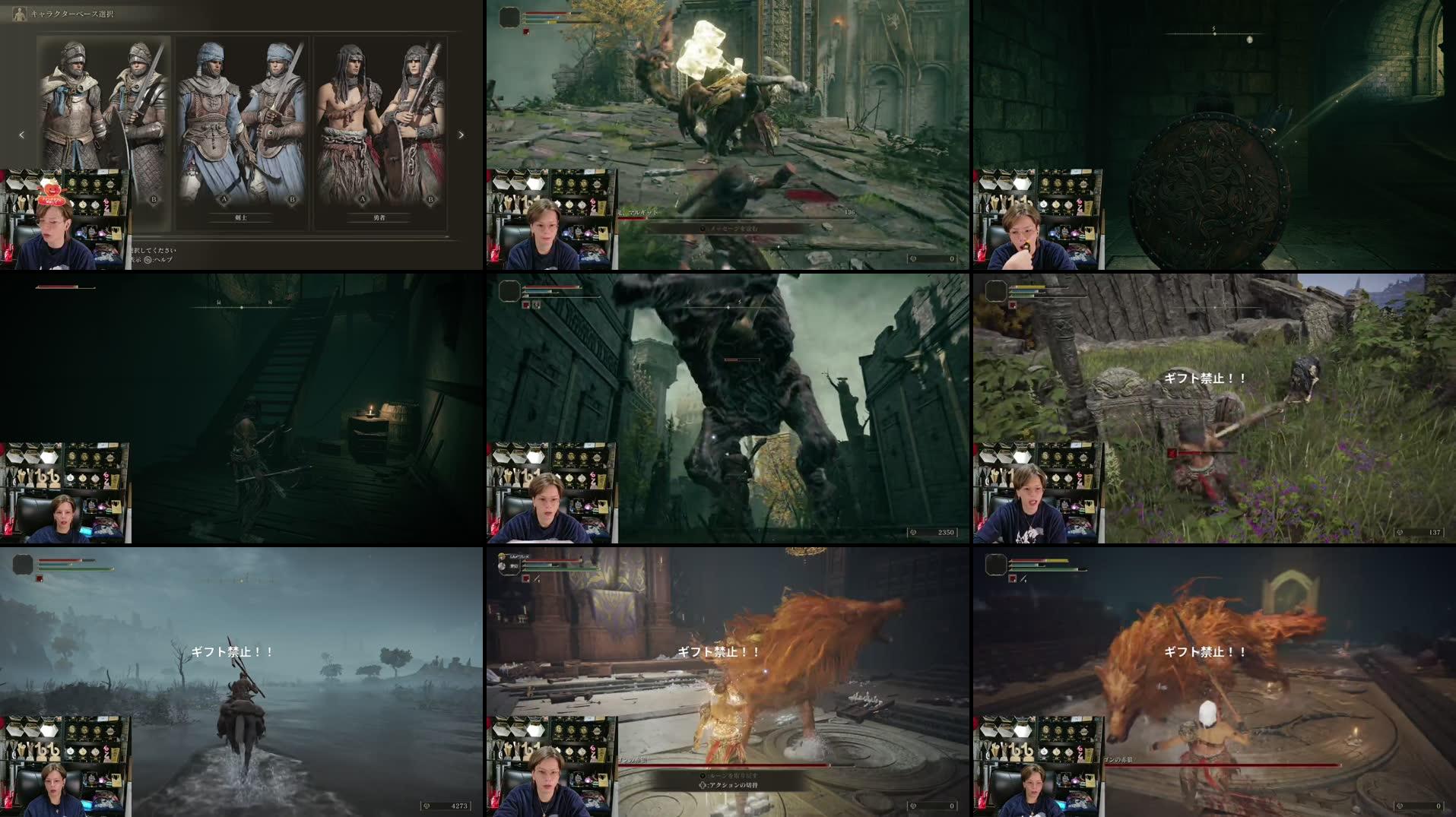Click the rune counter icon showing 2350
Viewport: 1456px width, 817px height.
(915, 532)
